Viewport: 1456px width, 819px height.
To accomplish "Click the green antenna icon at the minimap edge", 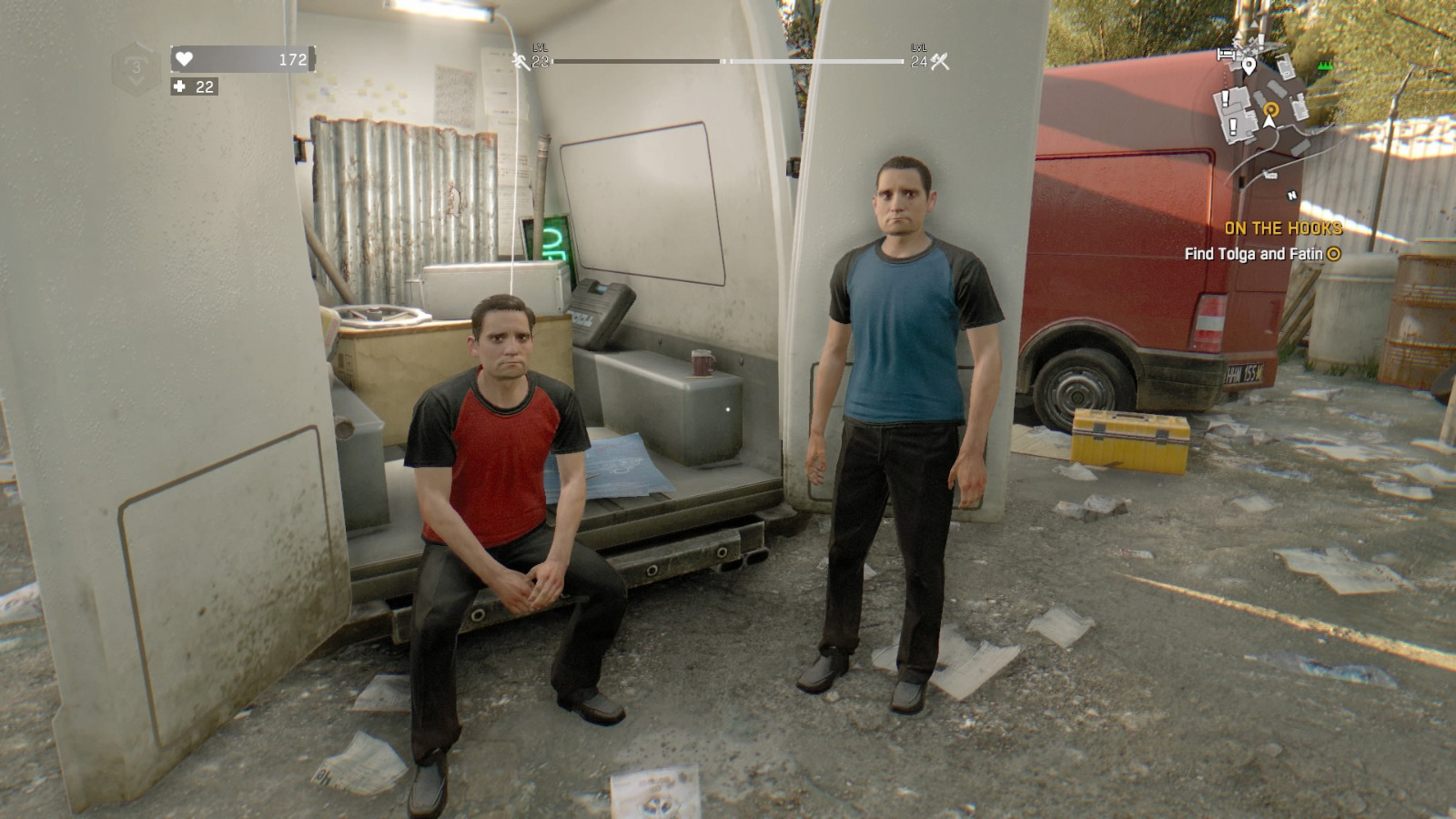I will click(x=1325, y=65).
